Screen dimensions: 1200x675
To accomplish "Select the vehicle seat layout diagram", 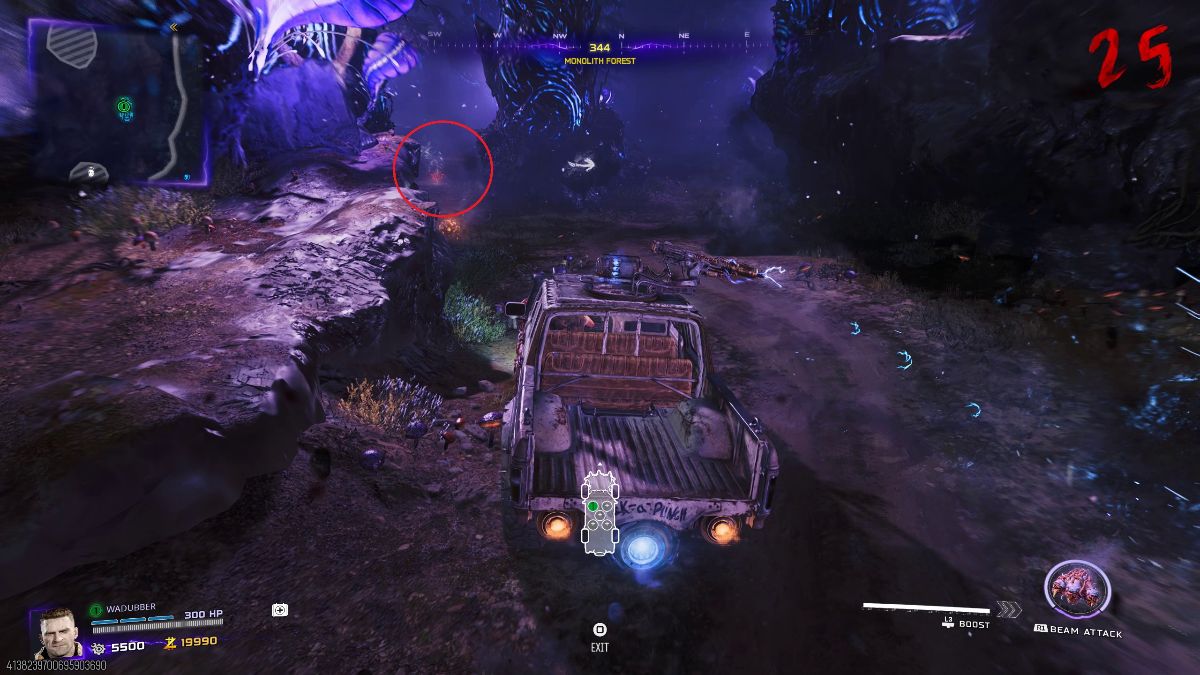I will click(598, 511).
